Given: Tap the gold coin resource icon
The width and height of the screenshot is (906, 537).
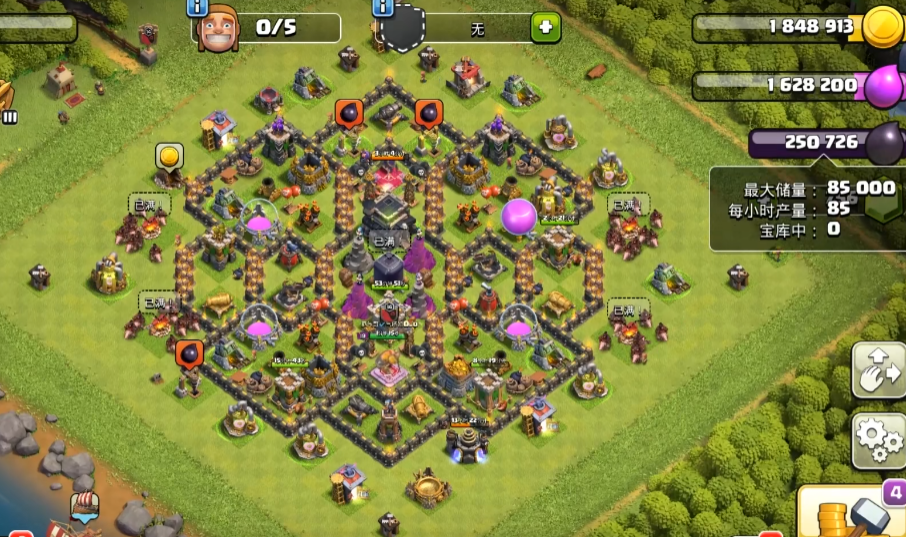Looking at the screenshot, I should click(x=883, y=25).
